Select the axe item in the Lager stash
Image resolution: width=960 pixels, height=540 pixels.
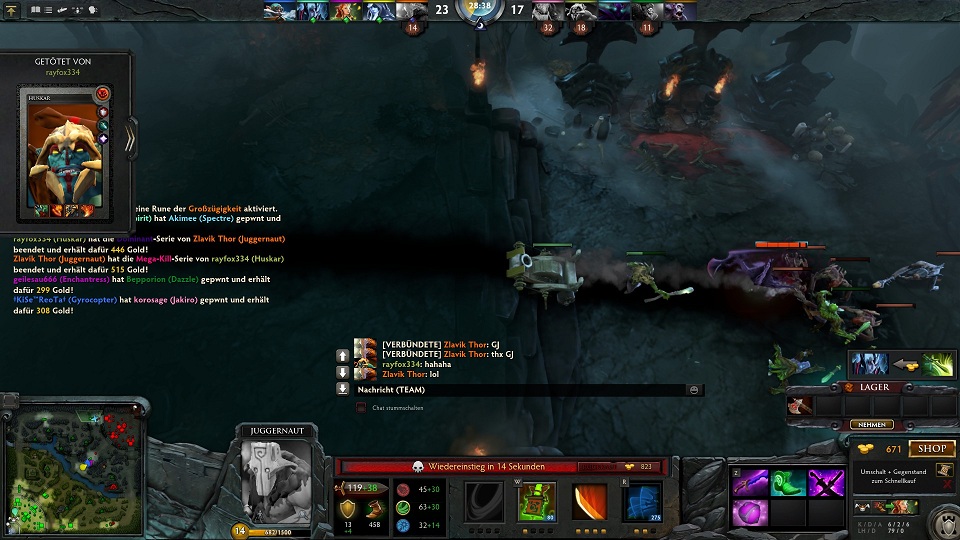coord(799,406)
